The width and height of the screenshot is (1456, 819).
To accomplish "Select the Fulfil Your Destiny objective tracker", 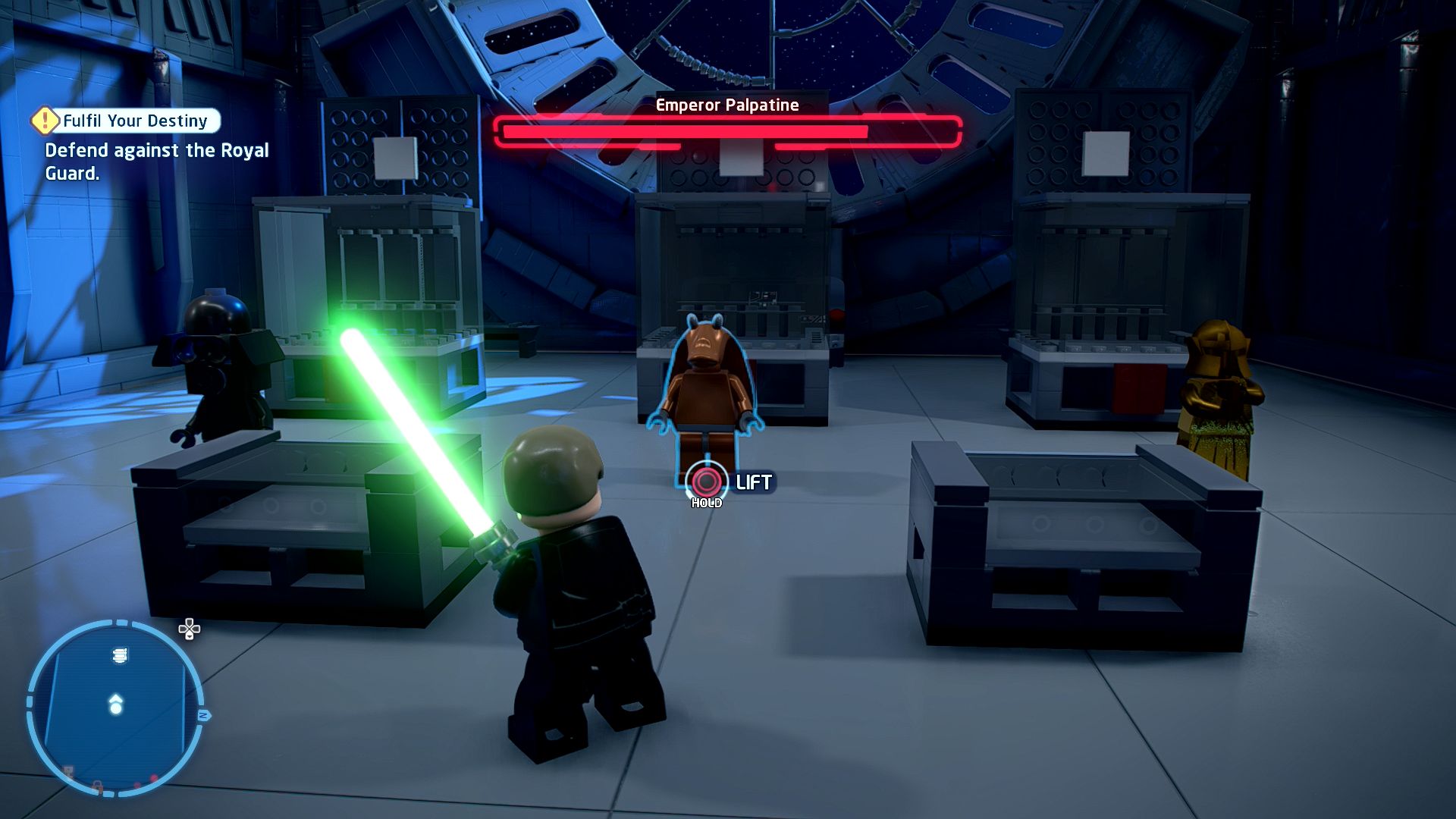I will [x=127, y=121].
